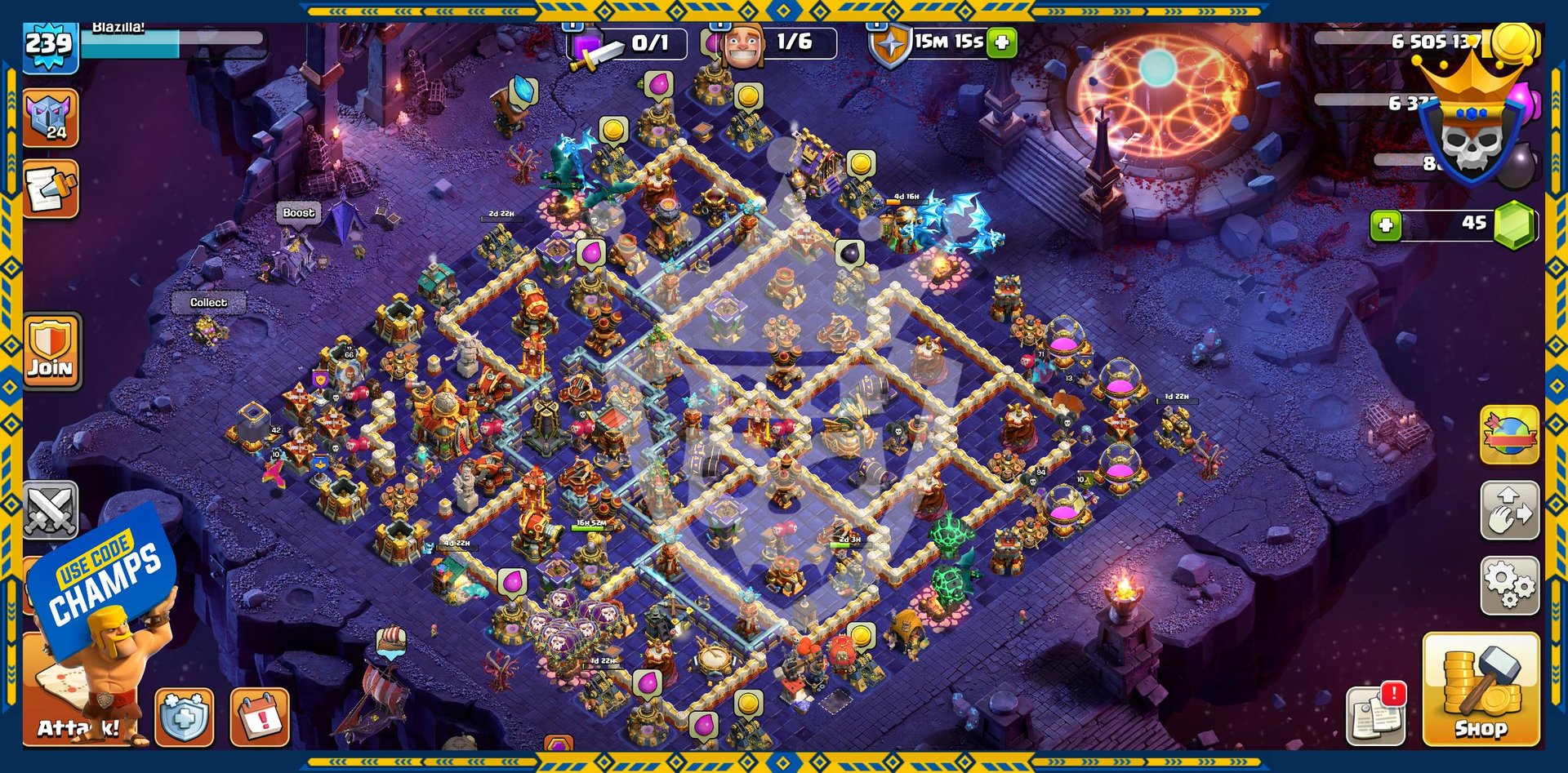Open the Shop

tap(1481, 689)
